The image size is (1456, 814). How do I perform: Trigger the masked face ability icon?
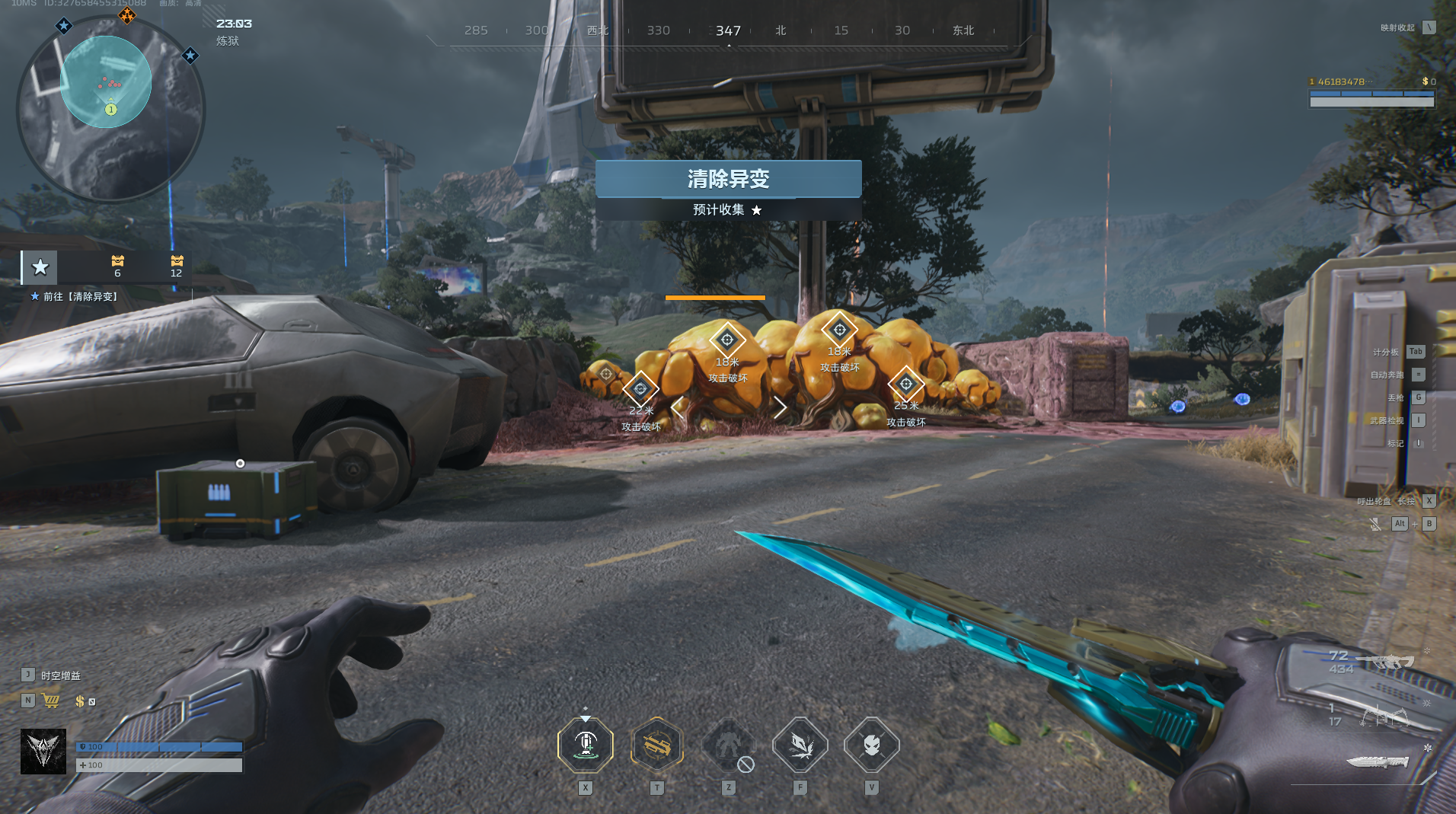(x=871, y=745)
